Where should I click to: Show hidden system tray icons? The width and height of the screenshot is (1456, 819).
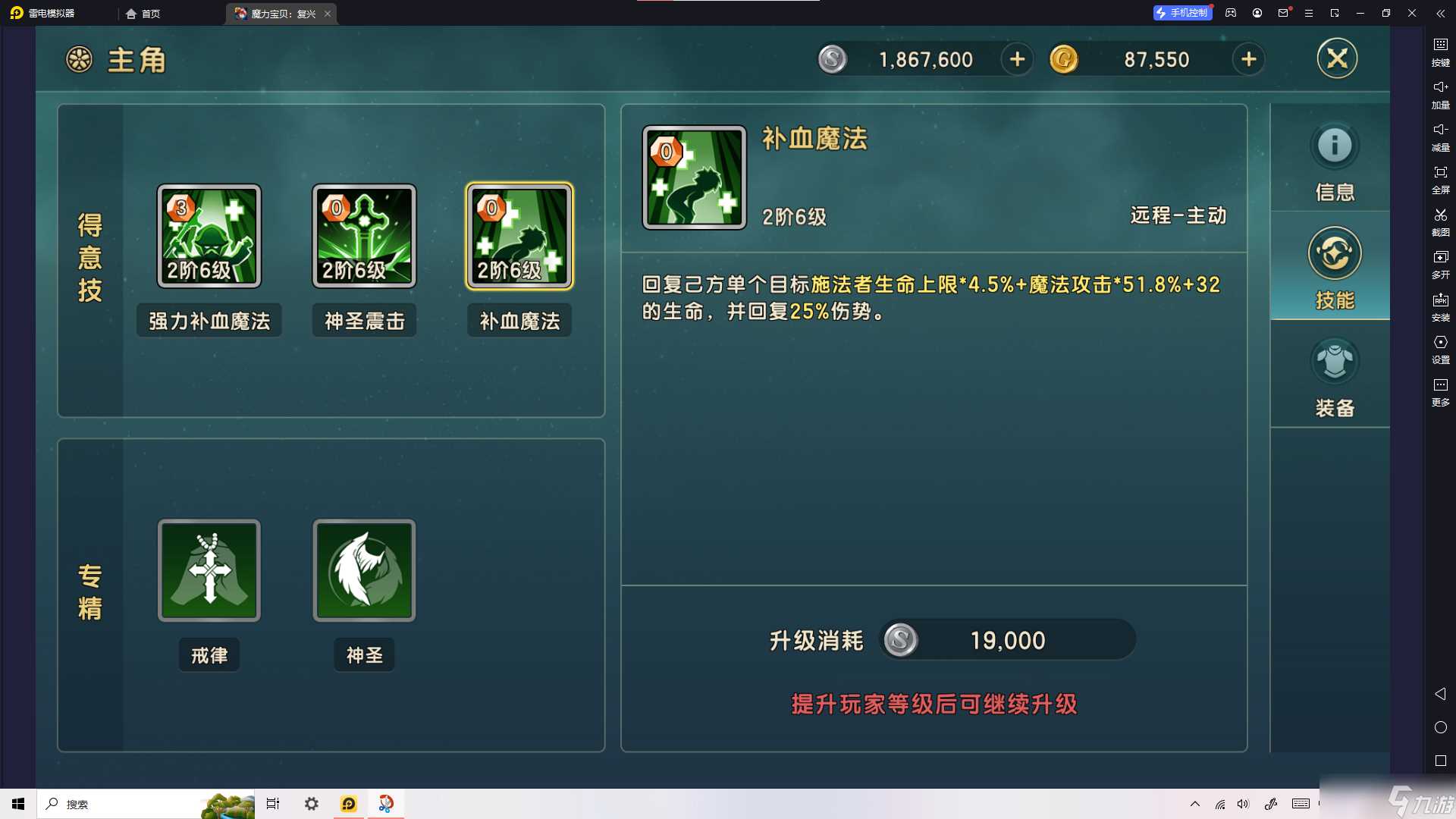coord(1194,804)
